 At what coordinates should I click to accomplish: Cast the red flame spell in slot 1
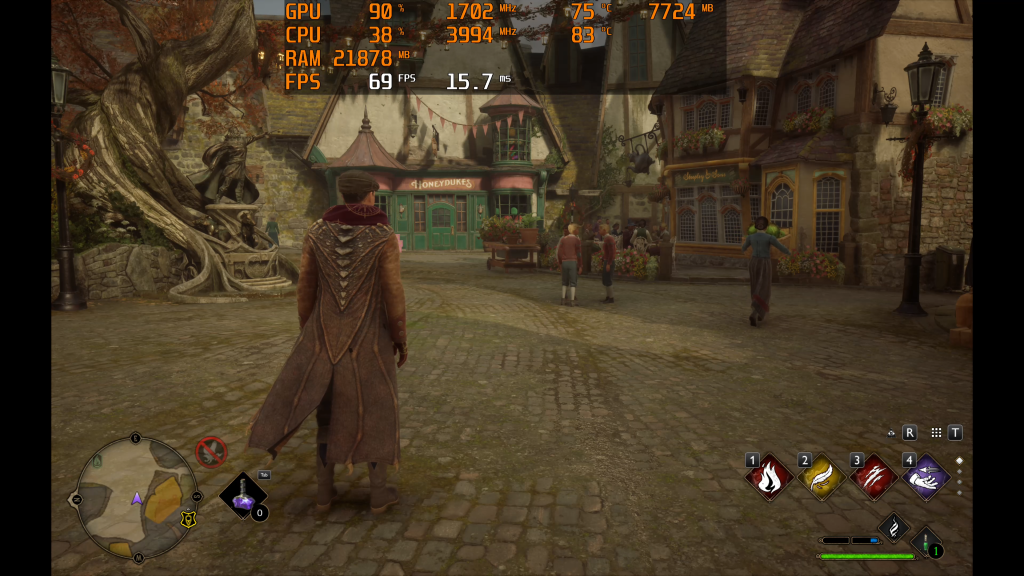pos(769,477)
